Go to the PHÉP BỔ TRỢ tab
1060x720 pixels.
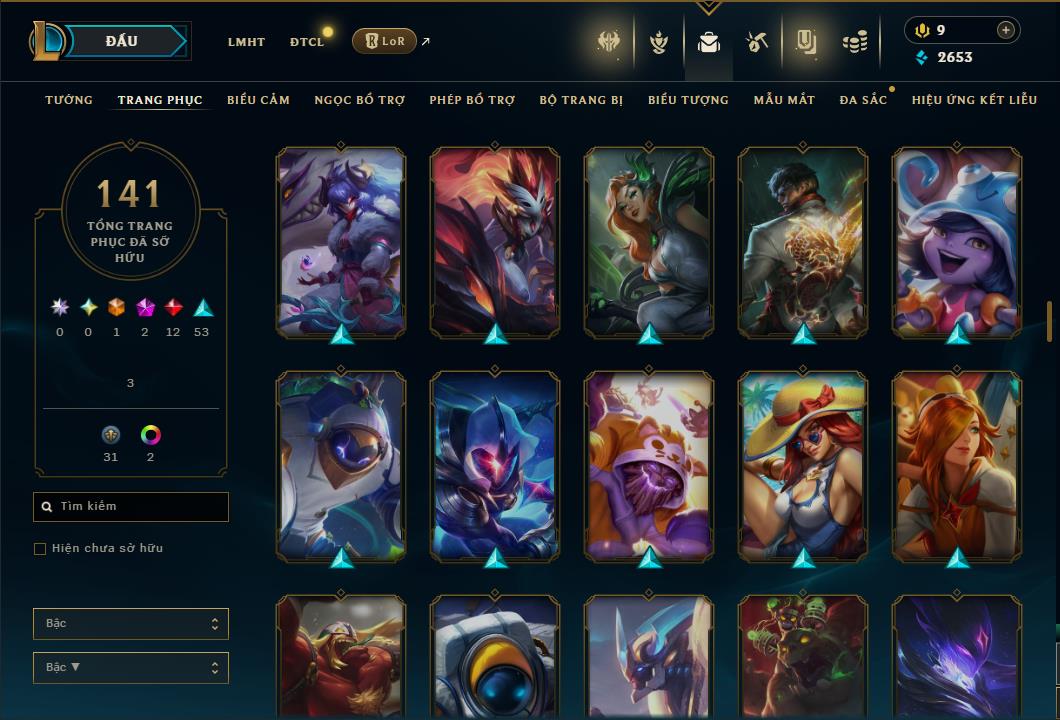pos(472,100)
